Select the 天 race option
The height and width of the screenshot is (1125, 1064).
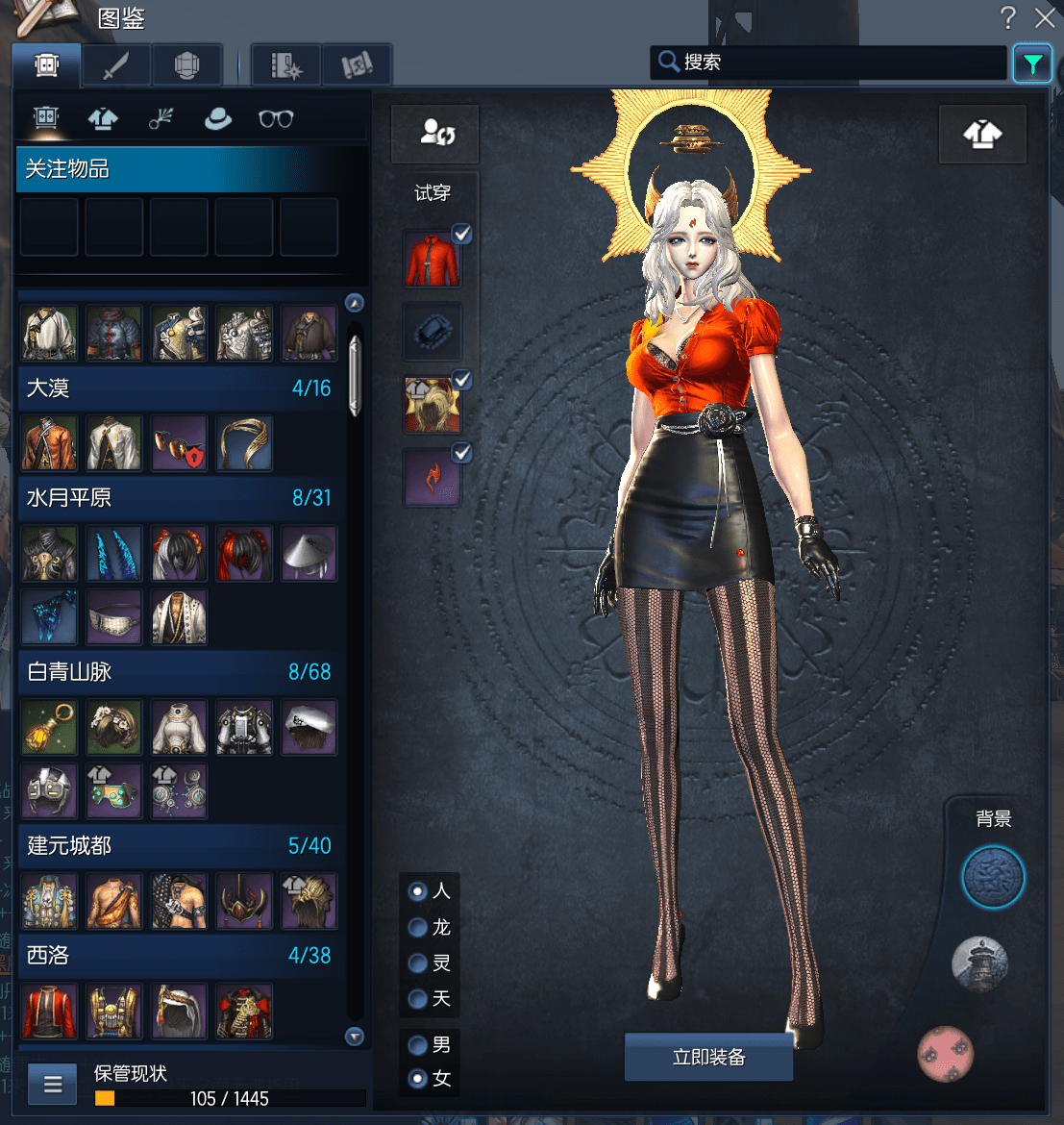(418, 998)
